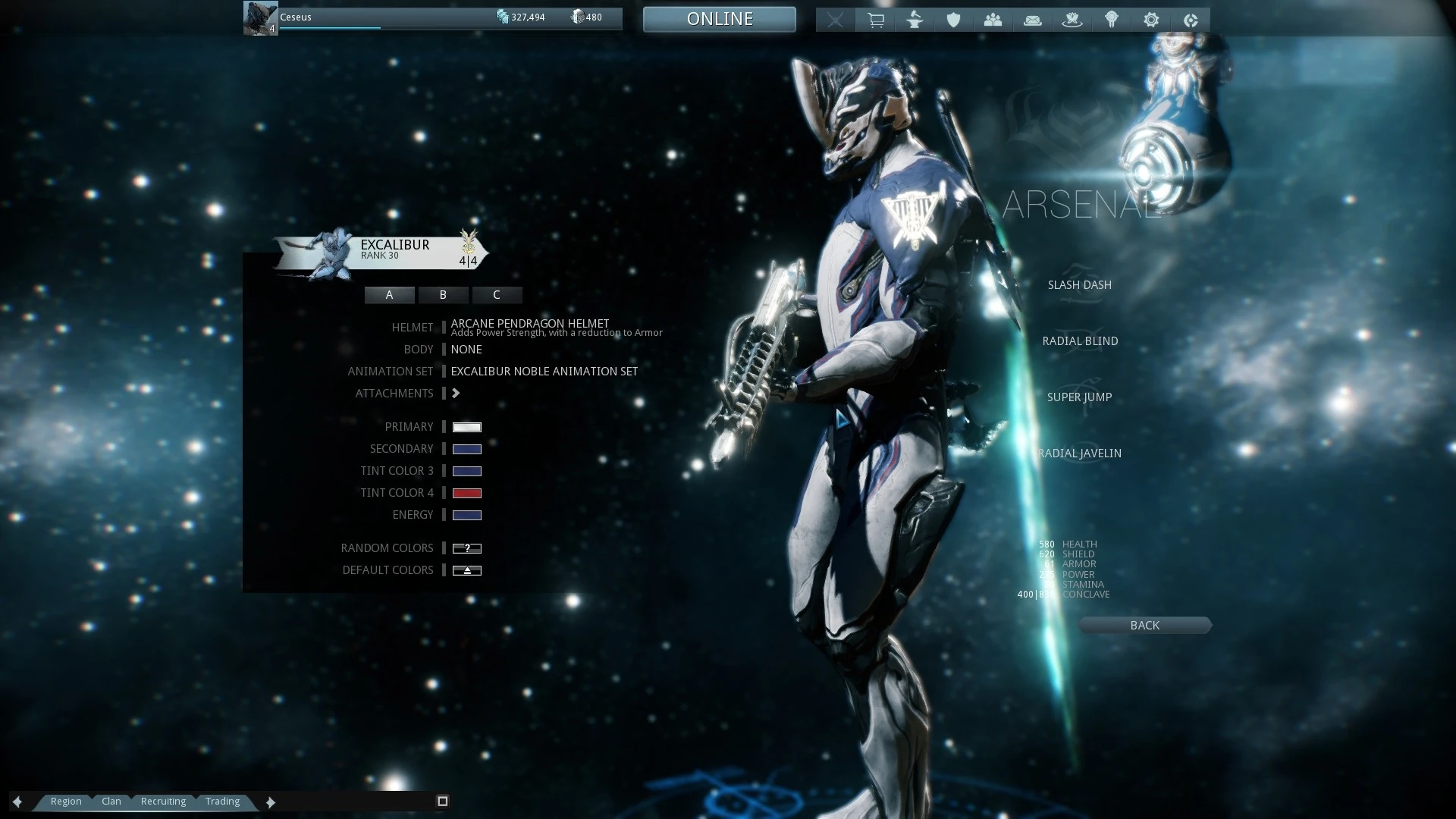Select the crossed swords Arsenal icon
Viewport: 1456px width, 819px height.
(834, 20)
